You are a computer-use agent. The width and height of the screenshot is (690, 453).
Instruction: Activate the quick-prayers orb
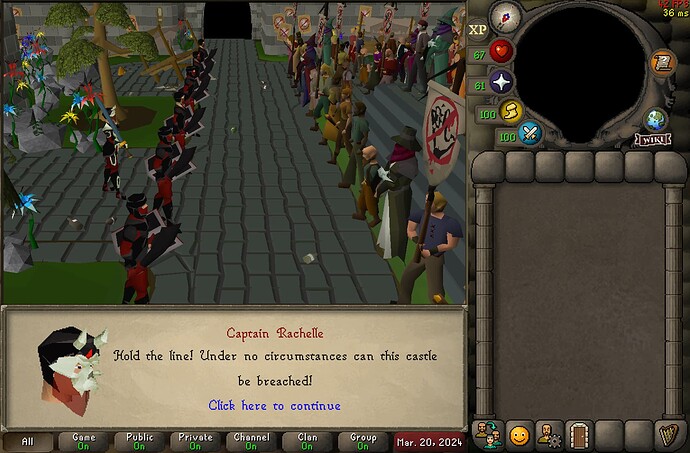[502, 83]
